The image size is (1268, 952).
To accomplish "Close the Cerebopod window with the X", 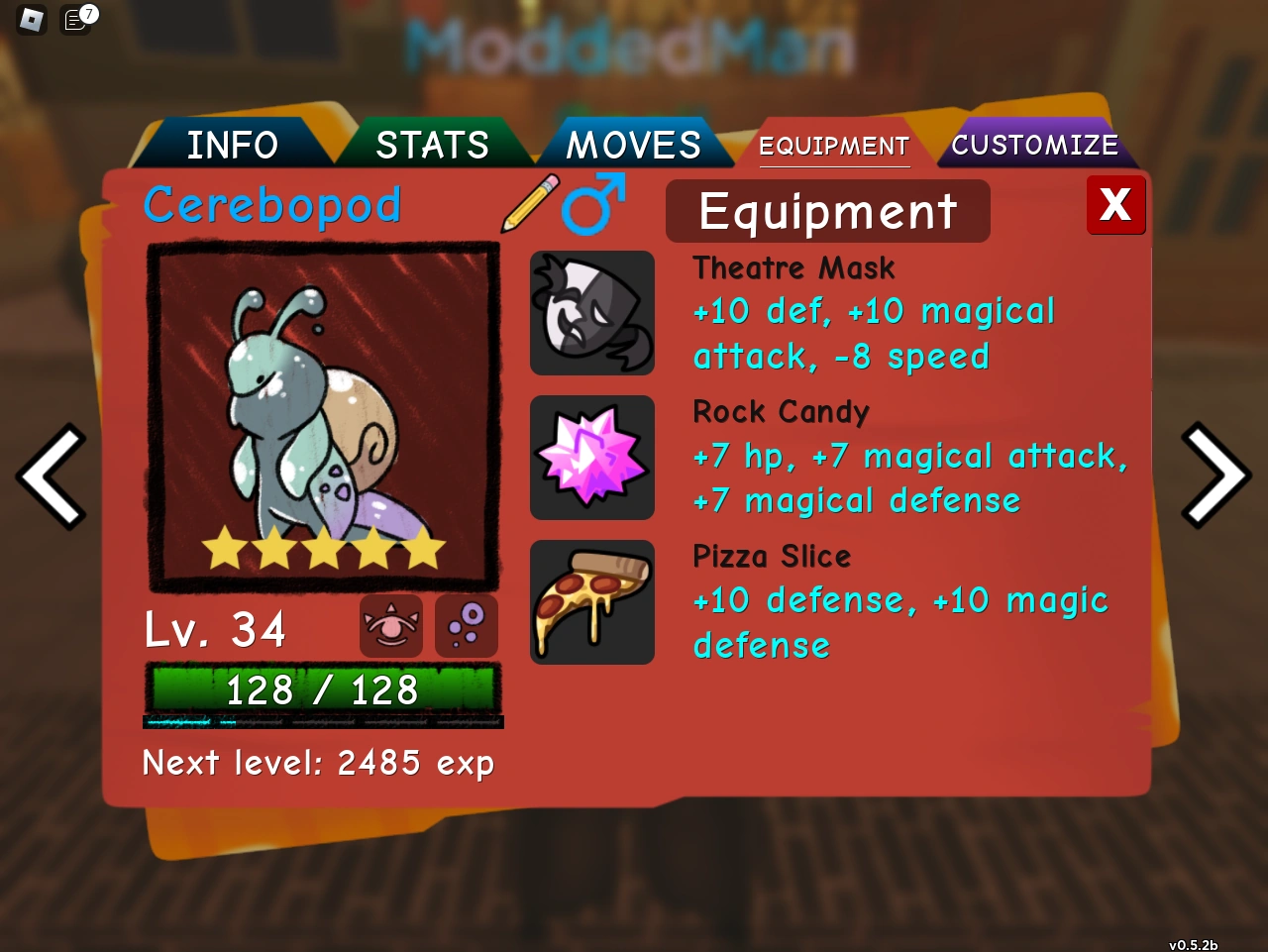I will pos(1115,205).
